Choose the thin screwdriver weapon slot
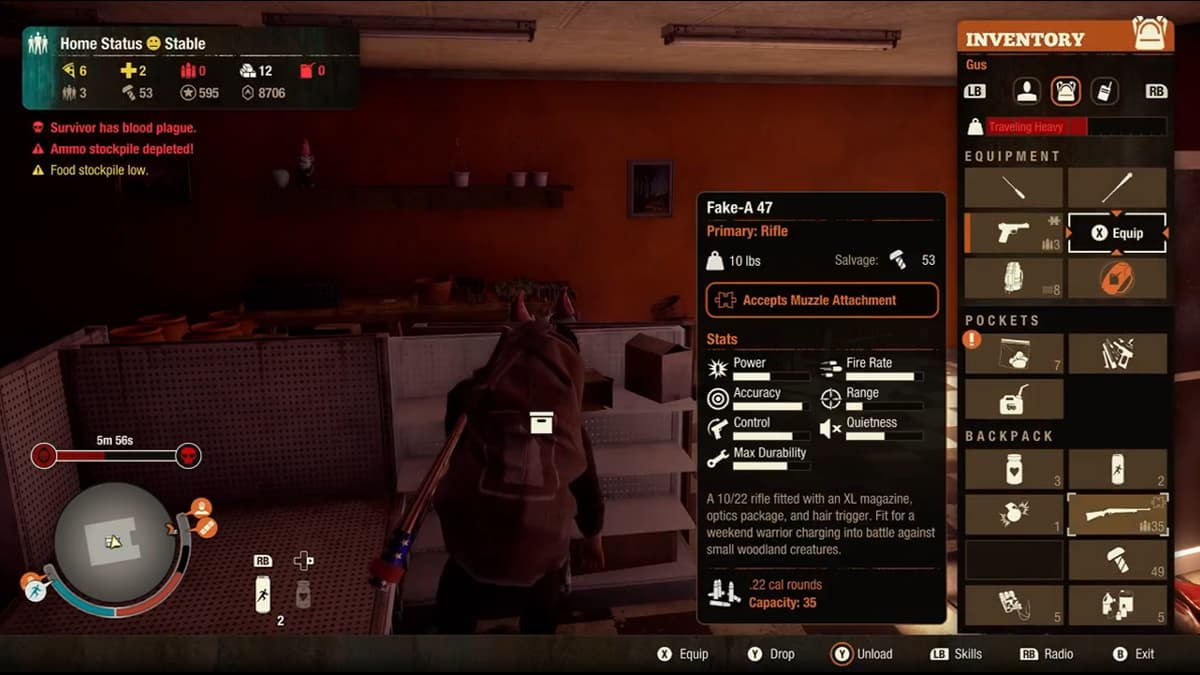1200x675 pixels. 1014,188
